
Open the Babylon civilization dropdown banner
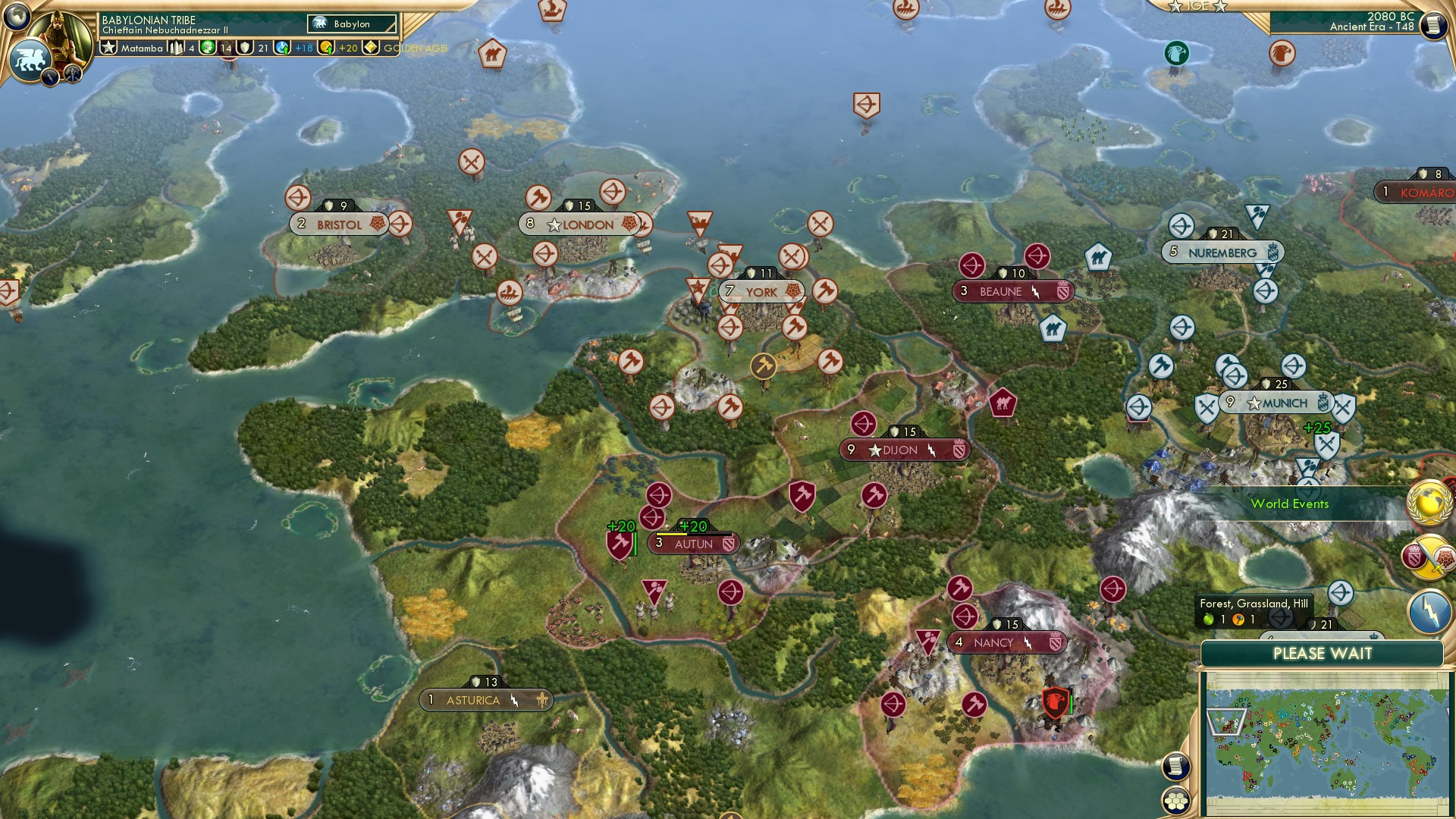(350, 24)
